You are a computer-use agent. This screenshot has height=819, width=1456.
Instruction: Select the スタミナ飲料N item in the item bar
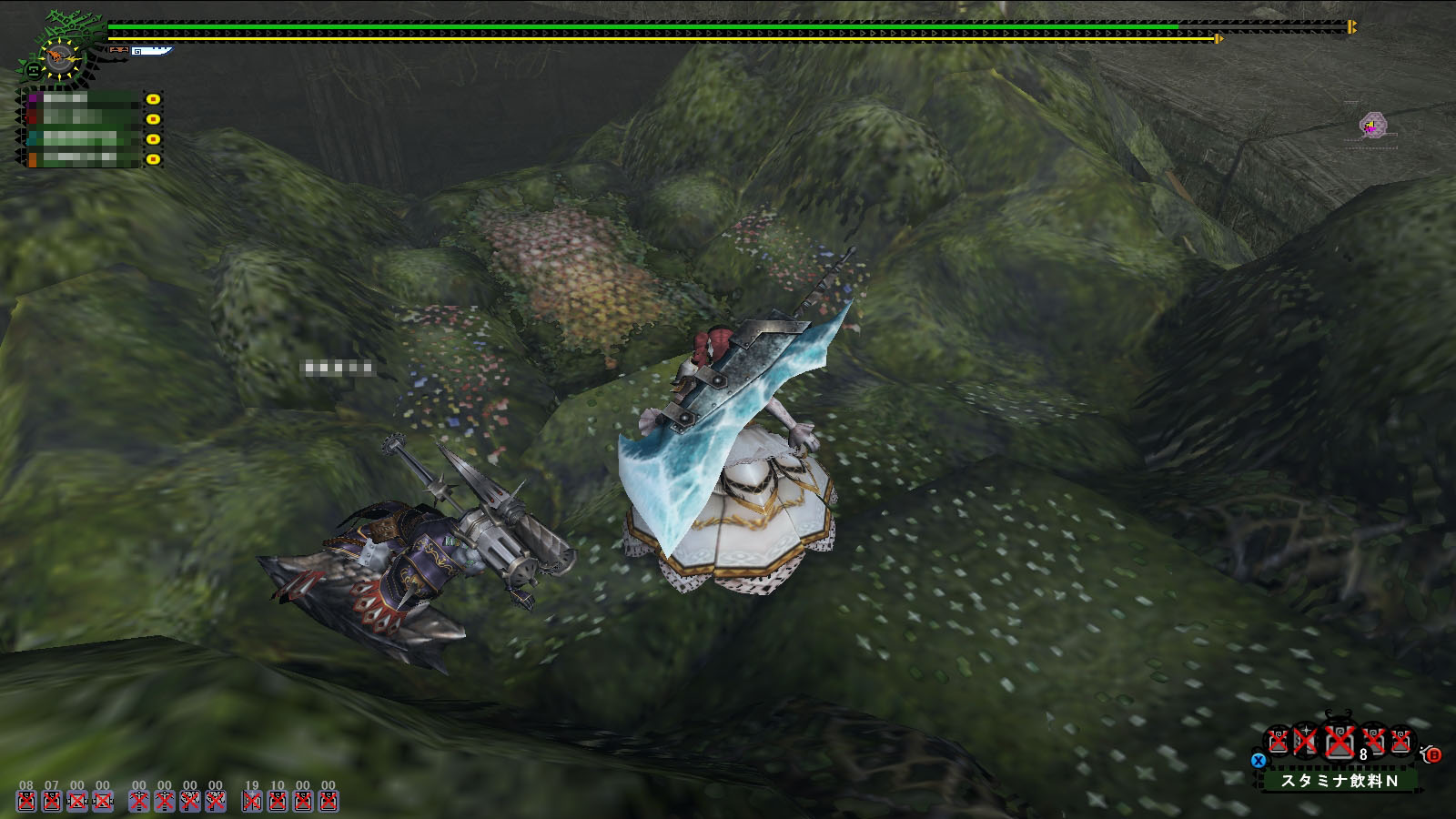pyautogui.click(x=1339, y=743)
